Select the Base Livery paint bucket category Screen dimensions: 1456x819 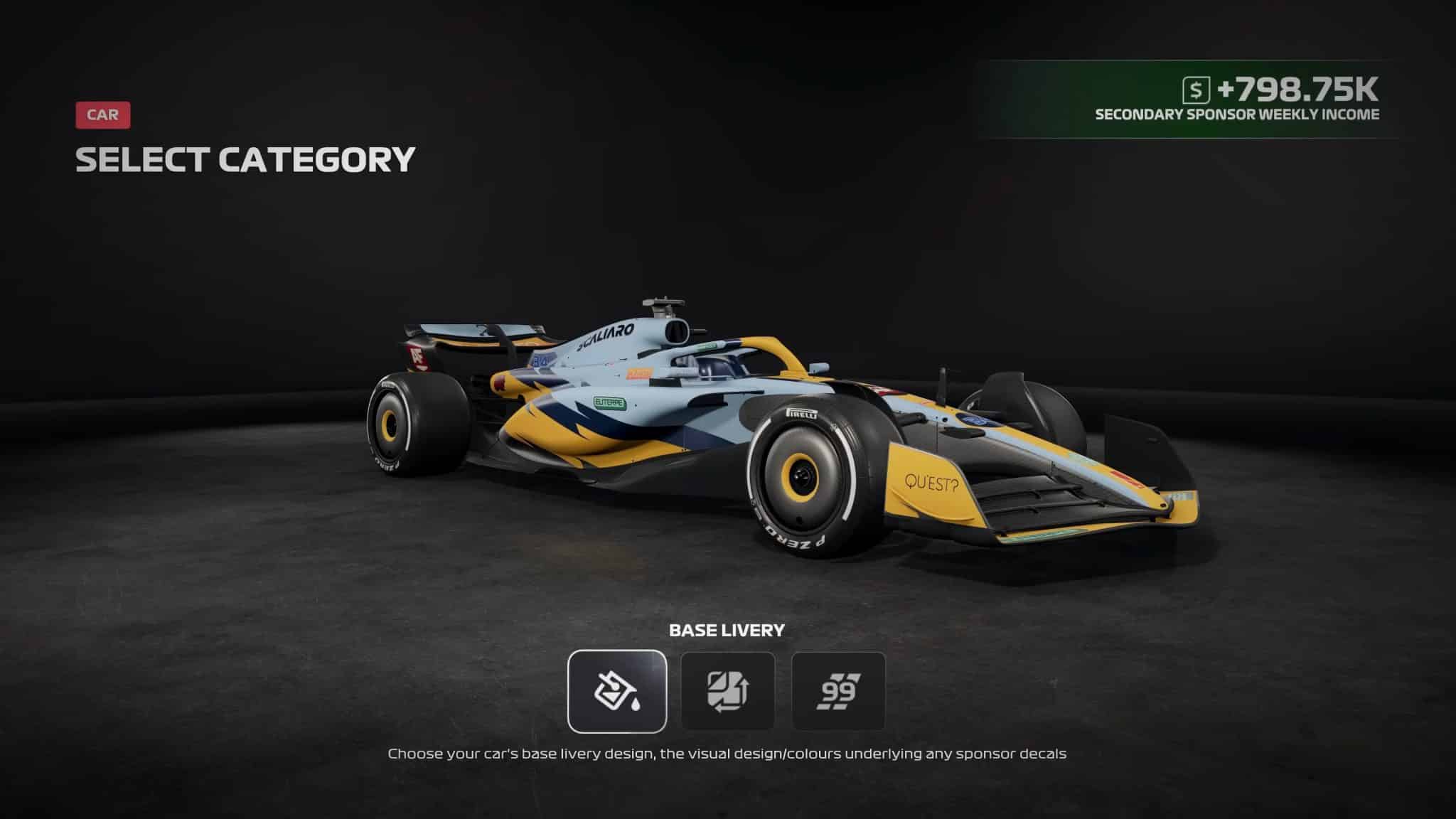point(617,691)
